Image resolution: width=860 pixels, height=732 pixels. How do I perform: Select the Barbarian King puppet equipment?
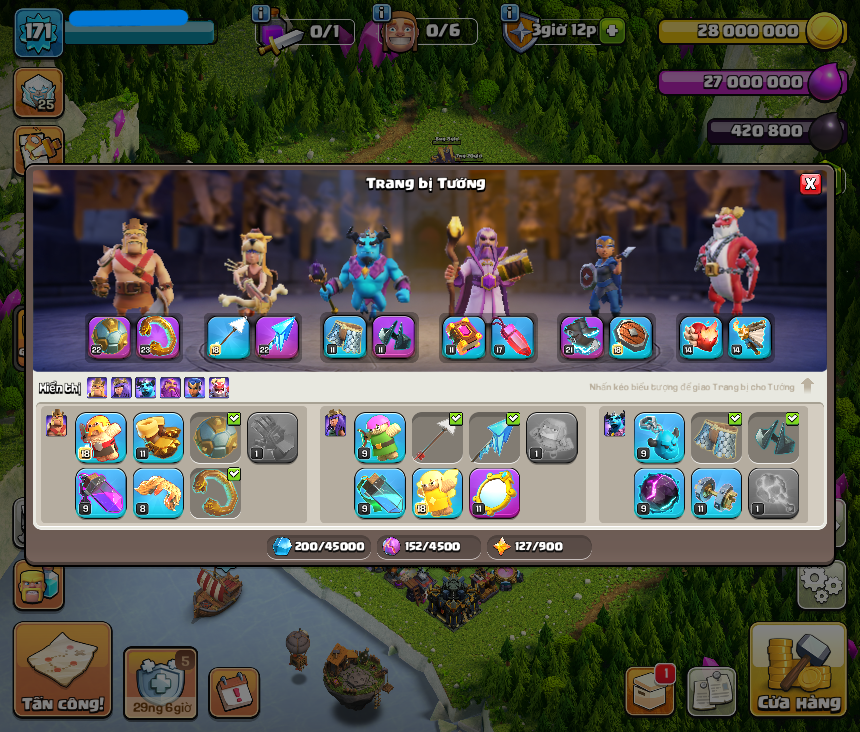101,438
